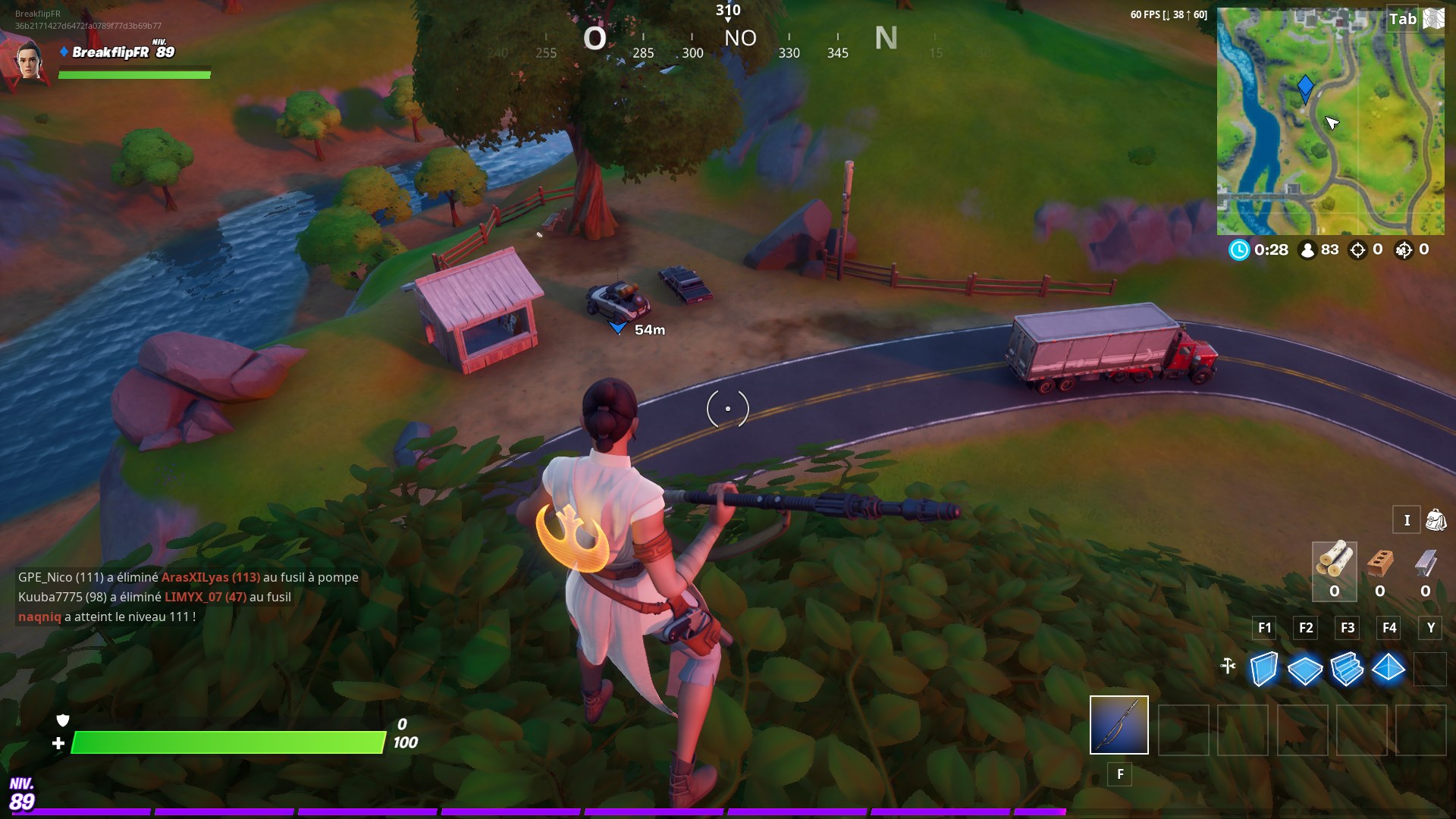Screen dimensions: 1456x819
Task: Select the pickaxe in the F hotbar slot
Action: coord(1119,726)
